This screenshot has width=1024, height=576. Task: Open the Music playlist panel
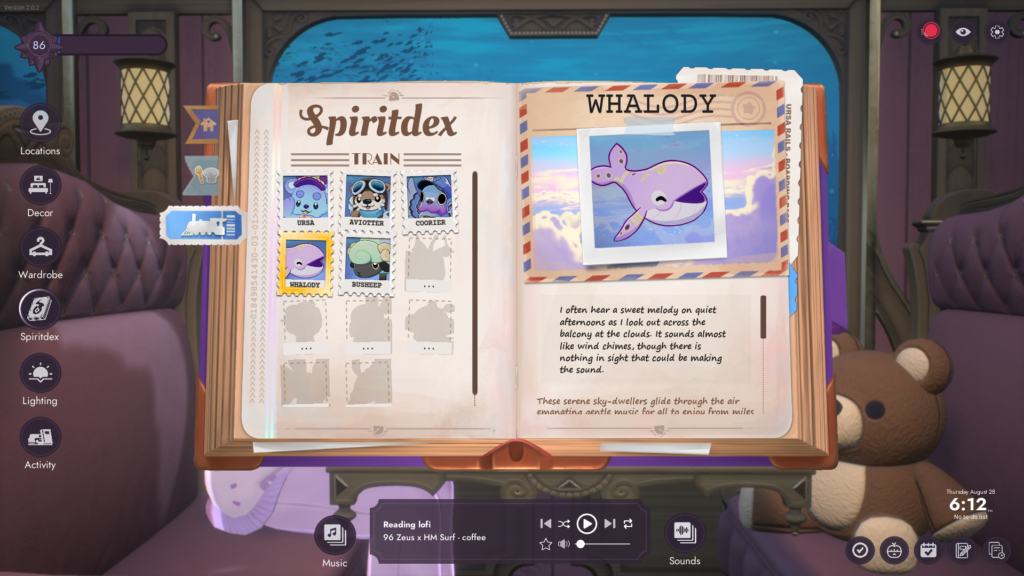[x=335, y=535]
